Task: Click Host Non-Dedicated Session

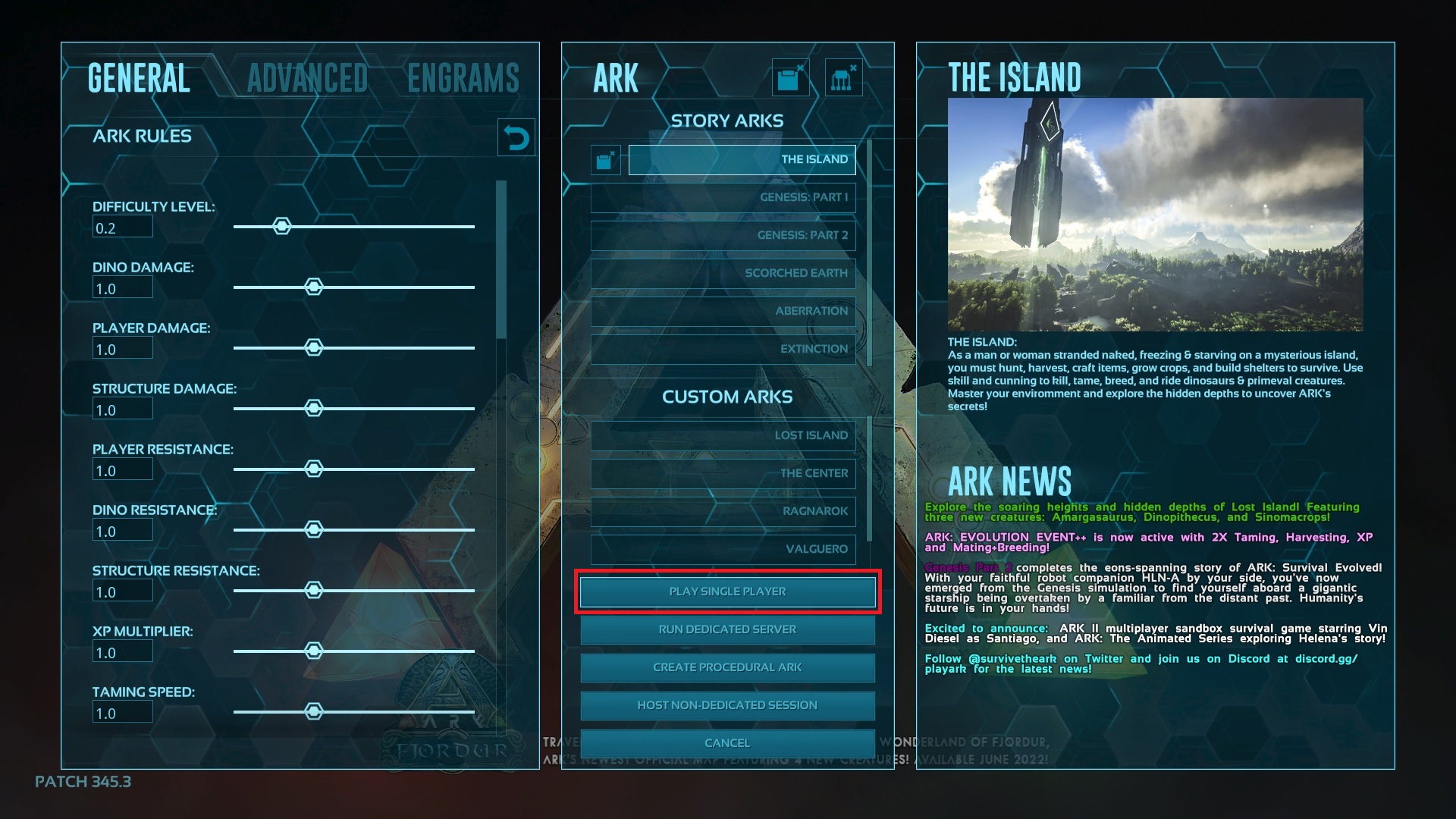Action: point(726,705)
